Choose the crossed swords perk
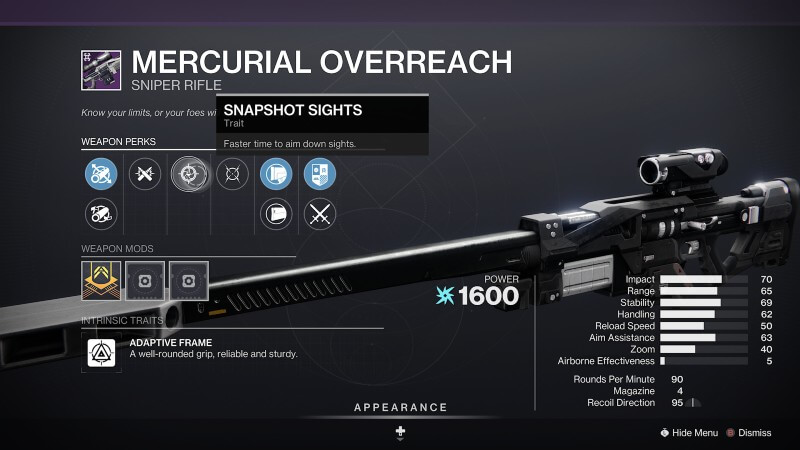The width and height of the screenshot is (800, 450). [319, 213]
